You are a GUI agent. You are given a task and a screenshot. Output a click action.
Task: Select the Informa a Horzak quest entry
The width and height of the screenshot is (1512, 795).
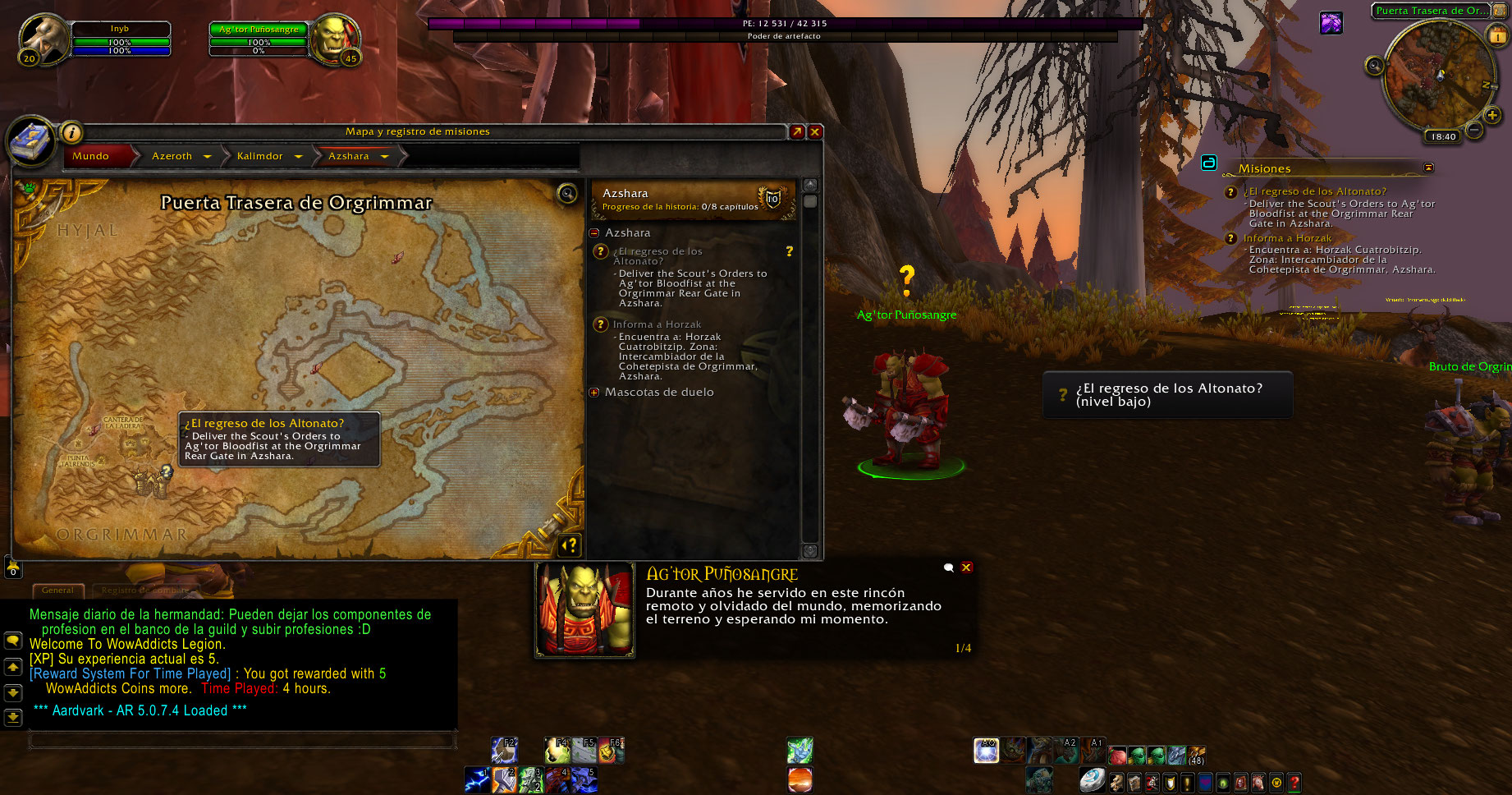coord(657,324)
